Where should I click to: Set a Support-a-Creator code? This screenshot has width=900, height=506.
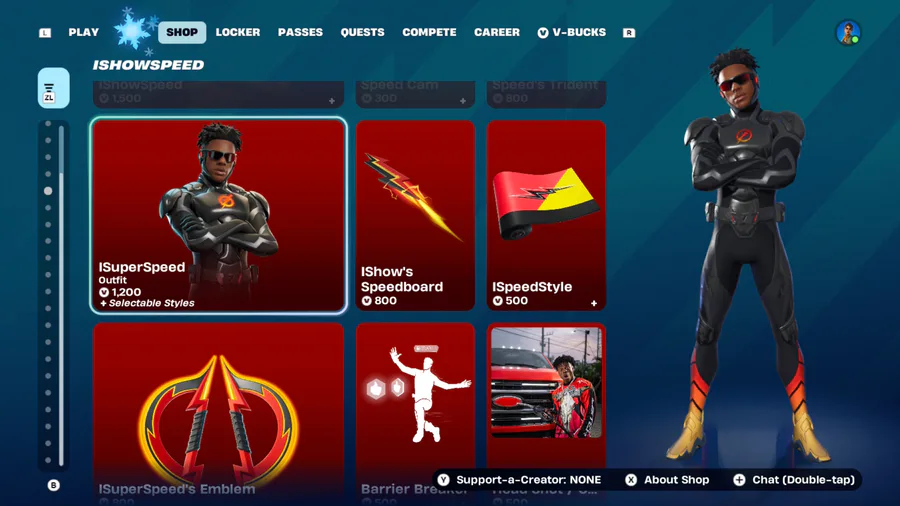click(518, 480)
